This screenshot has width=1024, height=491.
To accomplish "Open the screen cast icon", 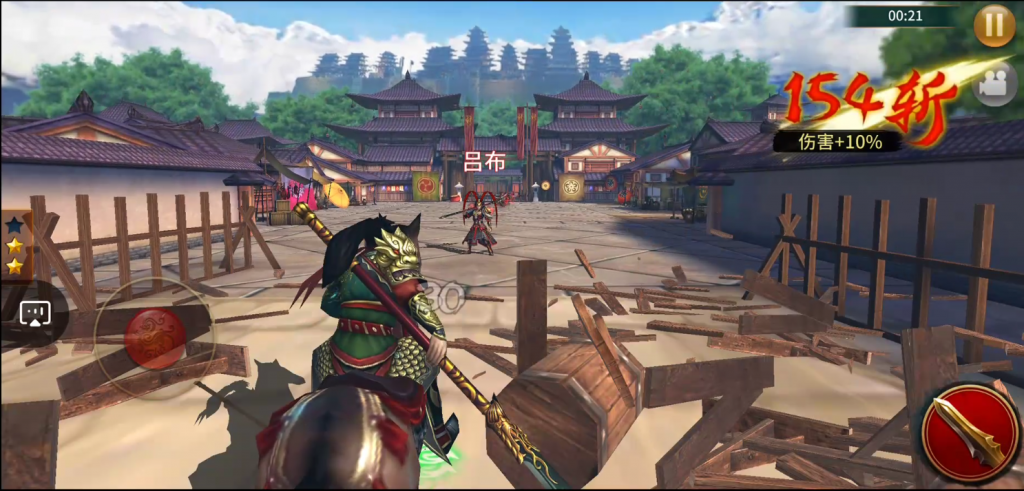I will click(x=35, y=313).
